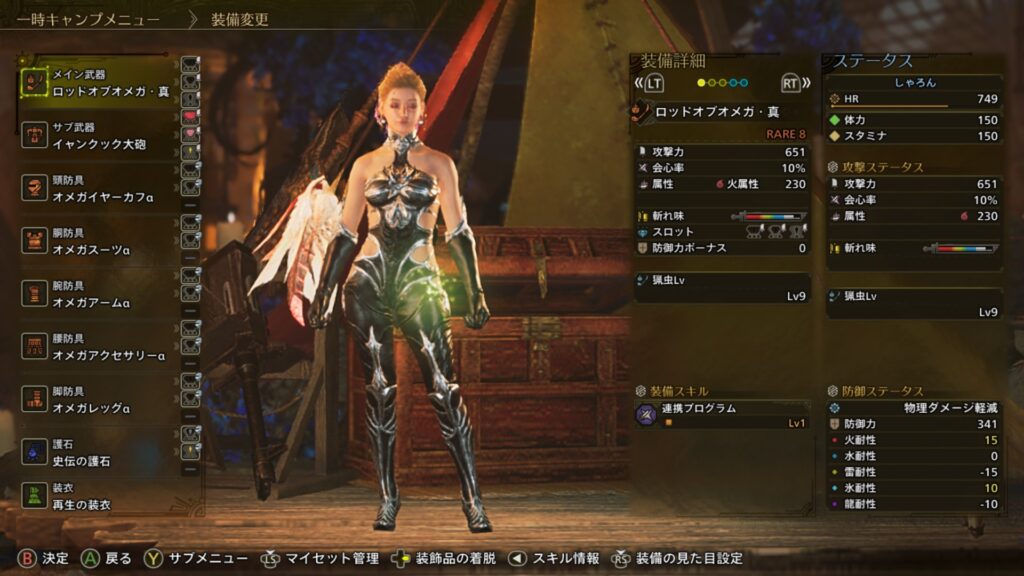Choose leg armor オメガレッグα

pyautogui.click(x=98, y=400)
